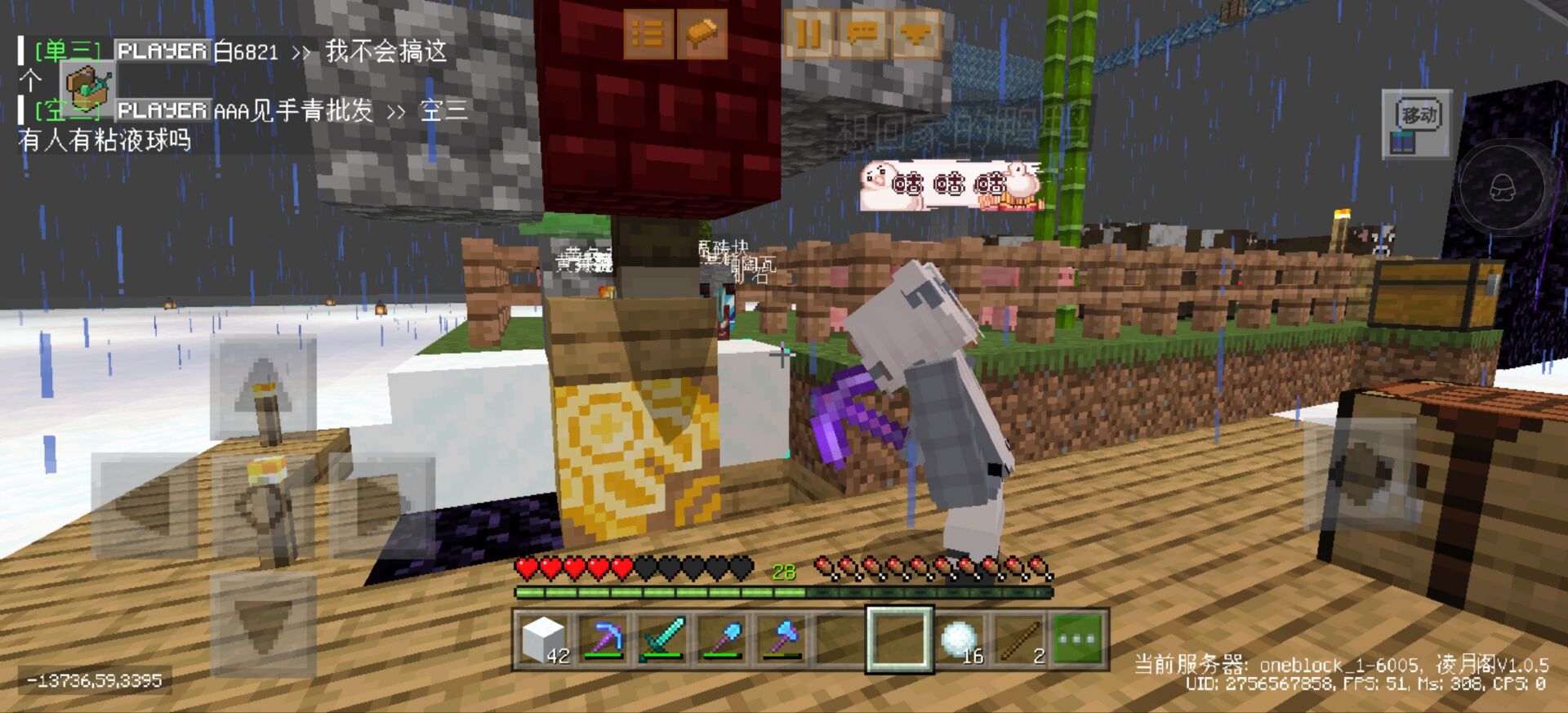Choose the snowball stack of 16
The height and width of the screenshot is (713, 1568).
(x=959, y=639)
